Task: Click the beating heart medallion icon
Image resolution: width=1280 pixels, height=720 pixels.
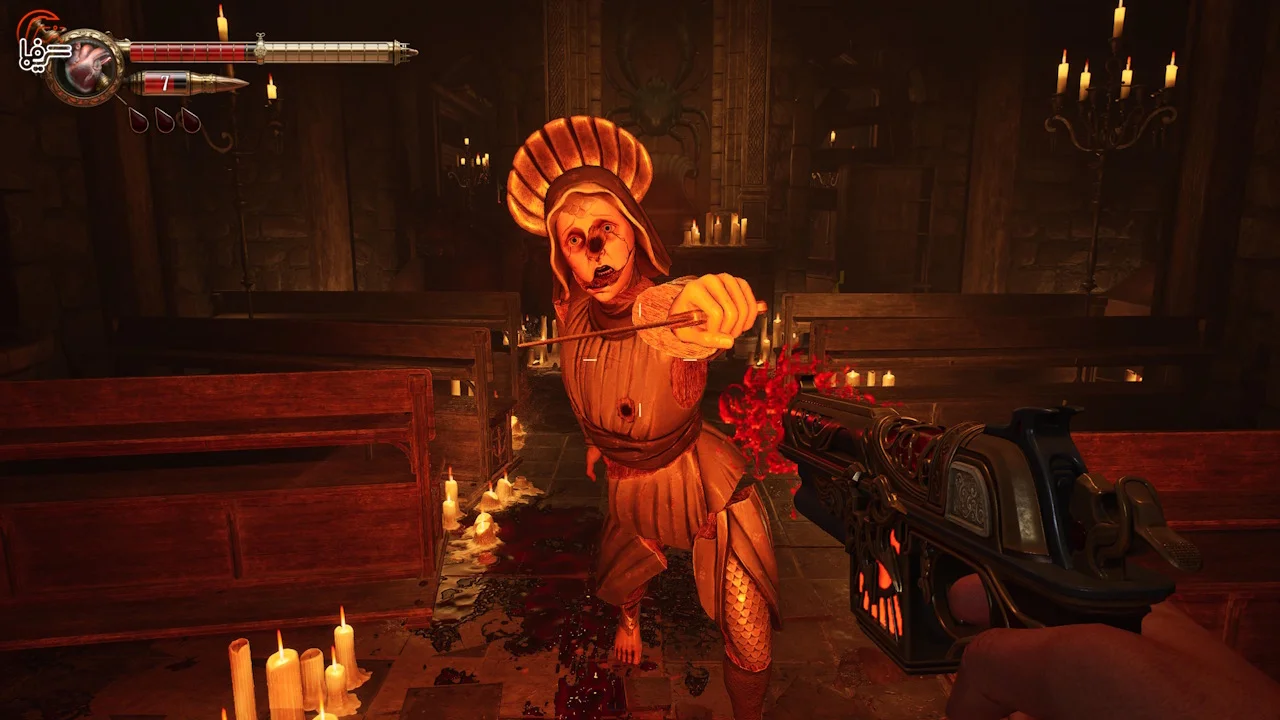Action: coord(86,66)
